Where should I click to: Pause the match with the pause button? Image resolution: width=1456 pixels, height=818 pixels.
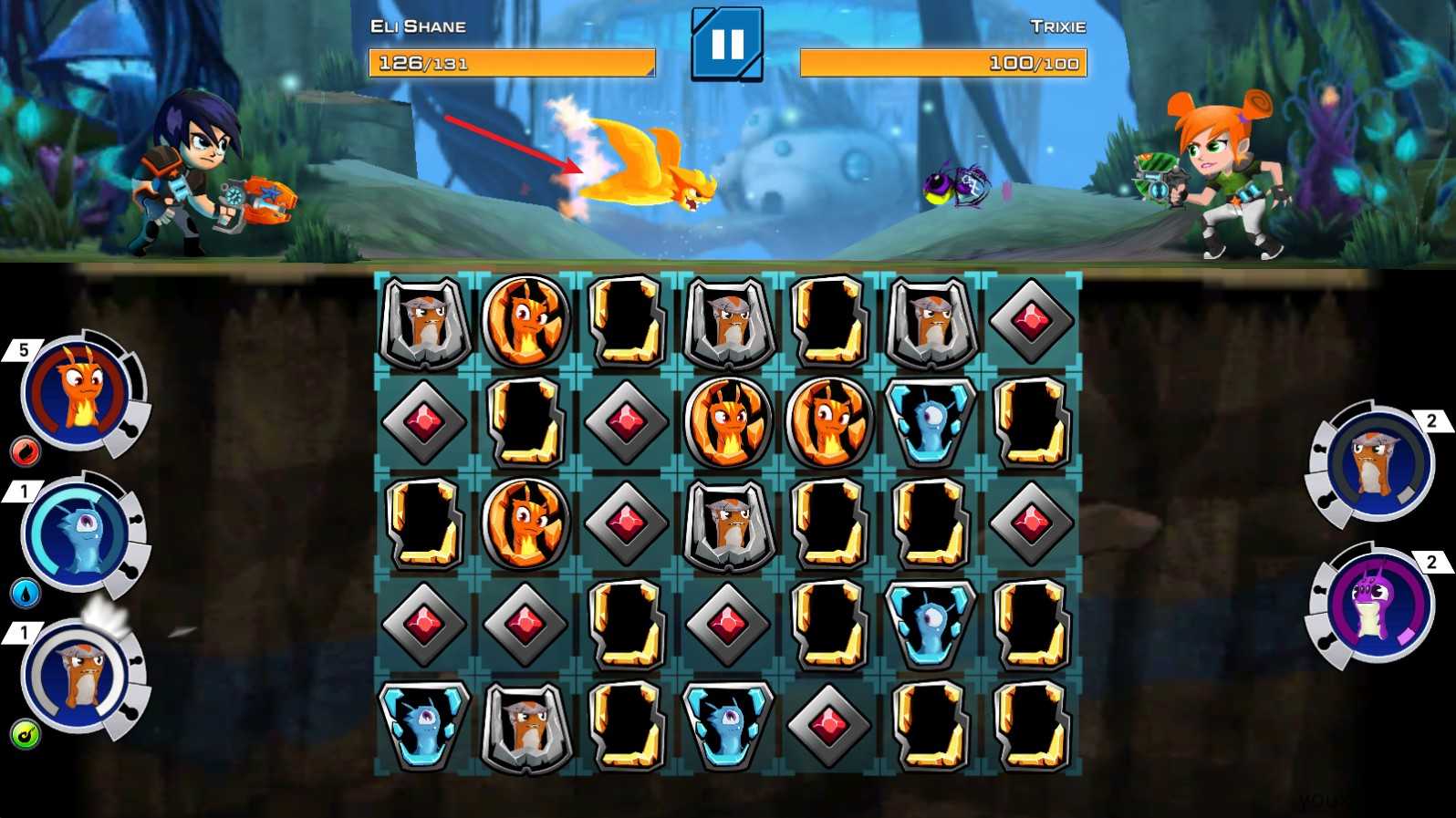[x=726, y=44]
